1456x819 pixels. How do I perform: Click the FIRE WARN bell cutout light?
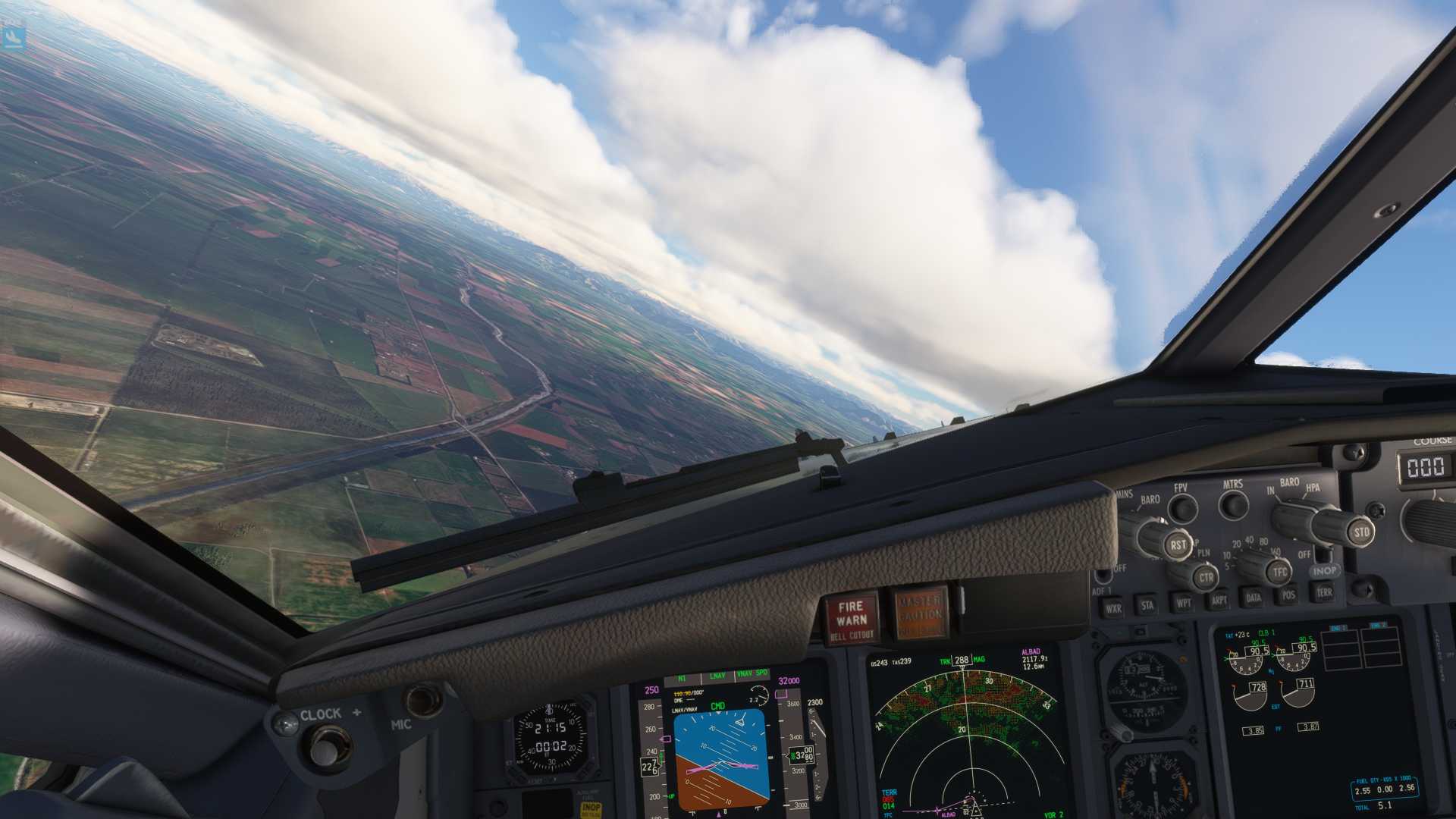[x=851, y=617]
